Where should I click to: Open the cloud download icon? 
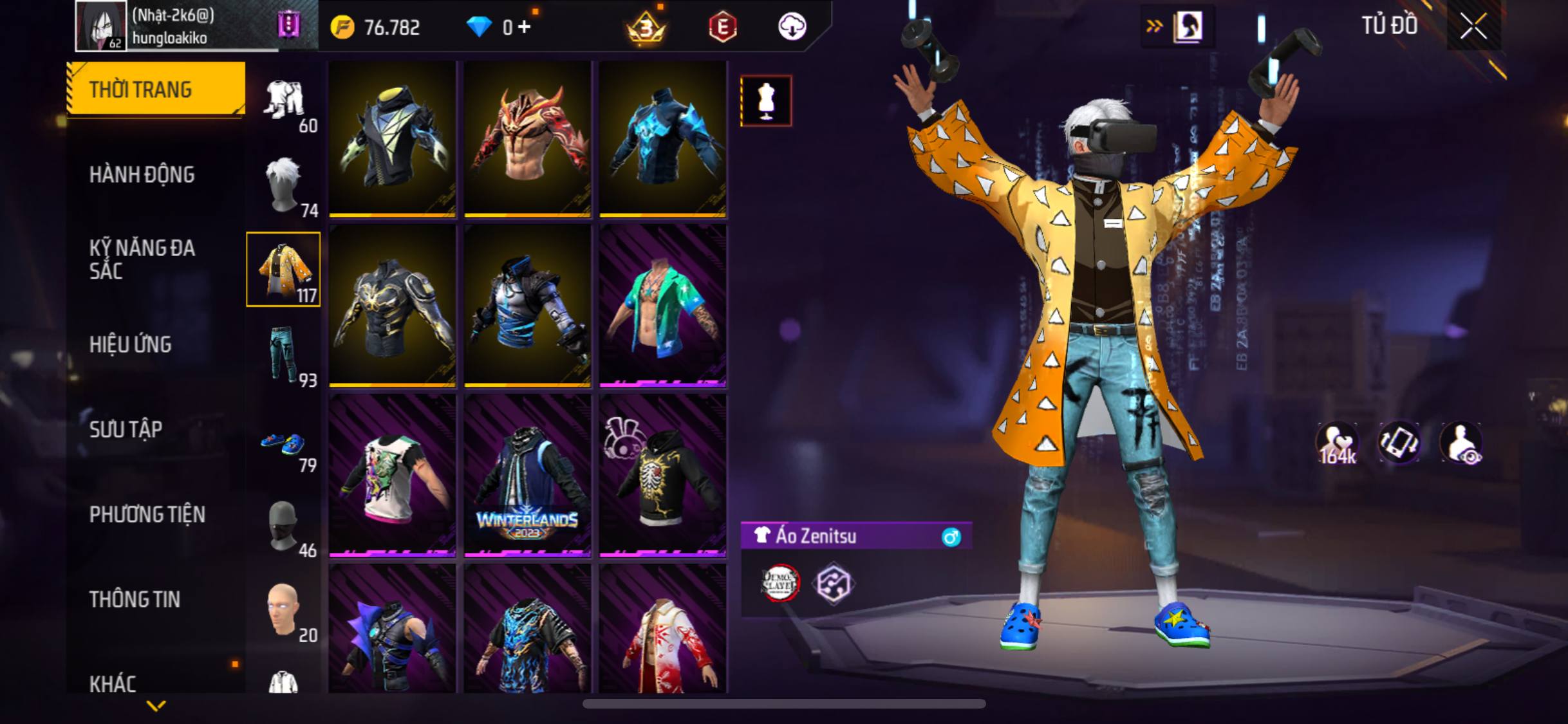click(x=792, y=27)
